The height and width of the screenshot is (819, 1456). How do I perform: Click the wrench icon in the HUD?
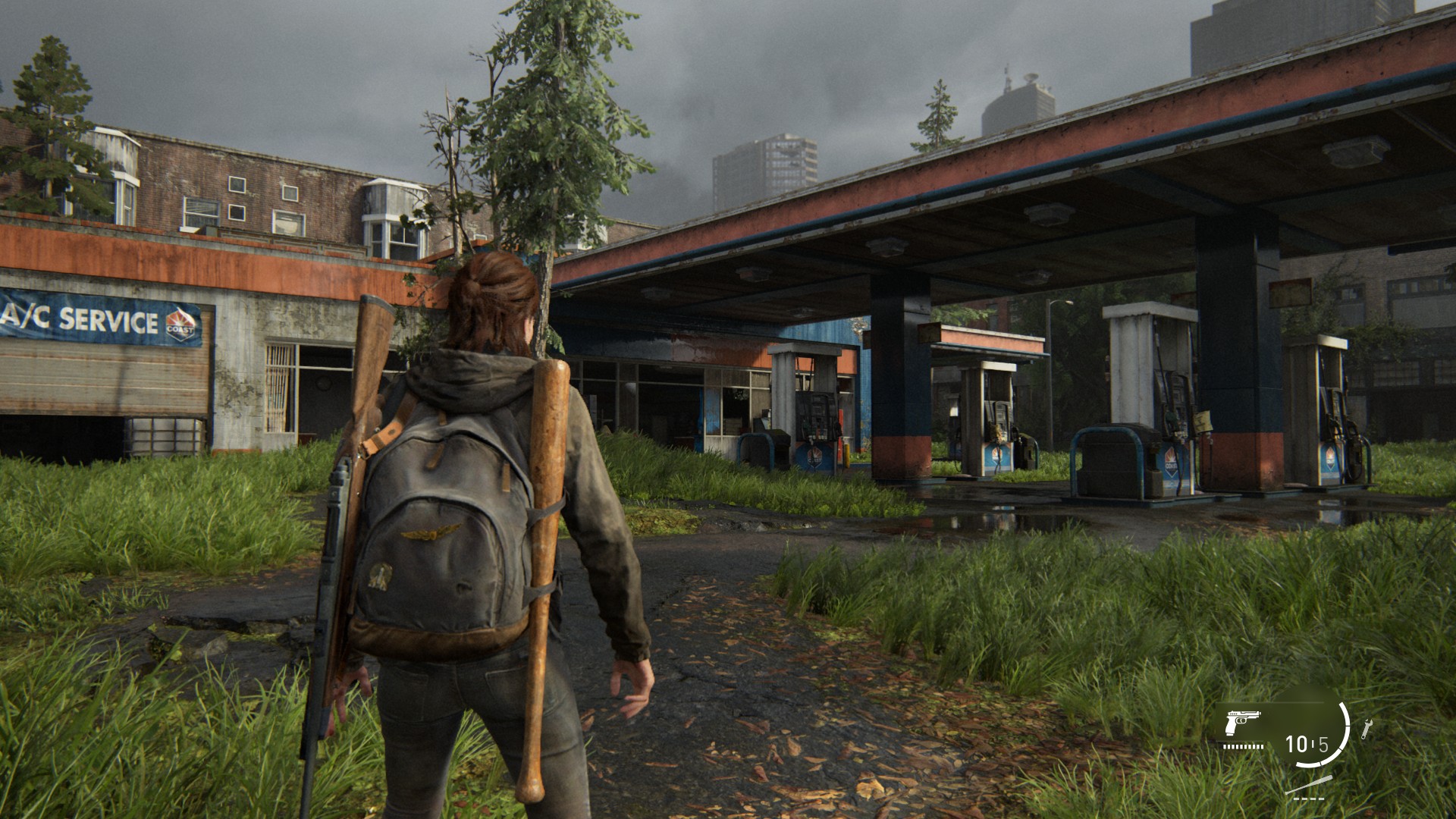pyautogui.click(x=1367, y=729)
